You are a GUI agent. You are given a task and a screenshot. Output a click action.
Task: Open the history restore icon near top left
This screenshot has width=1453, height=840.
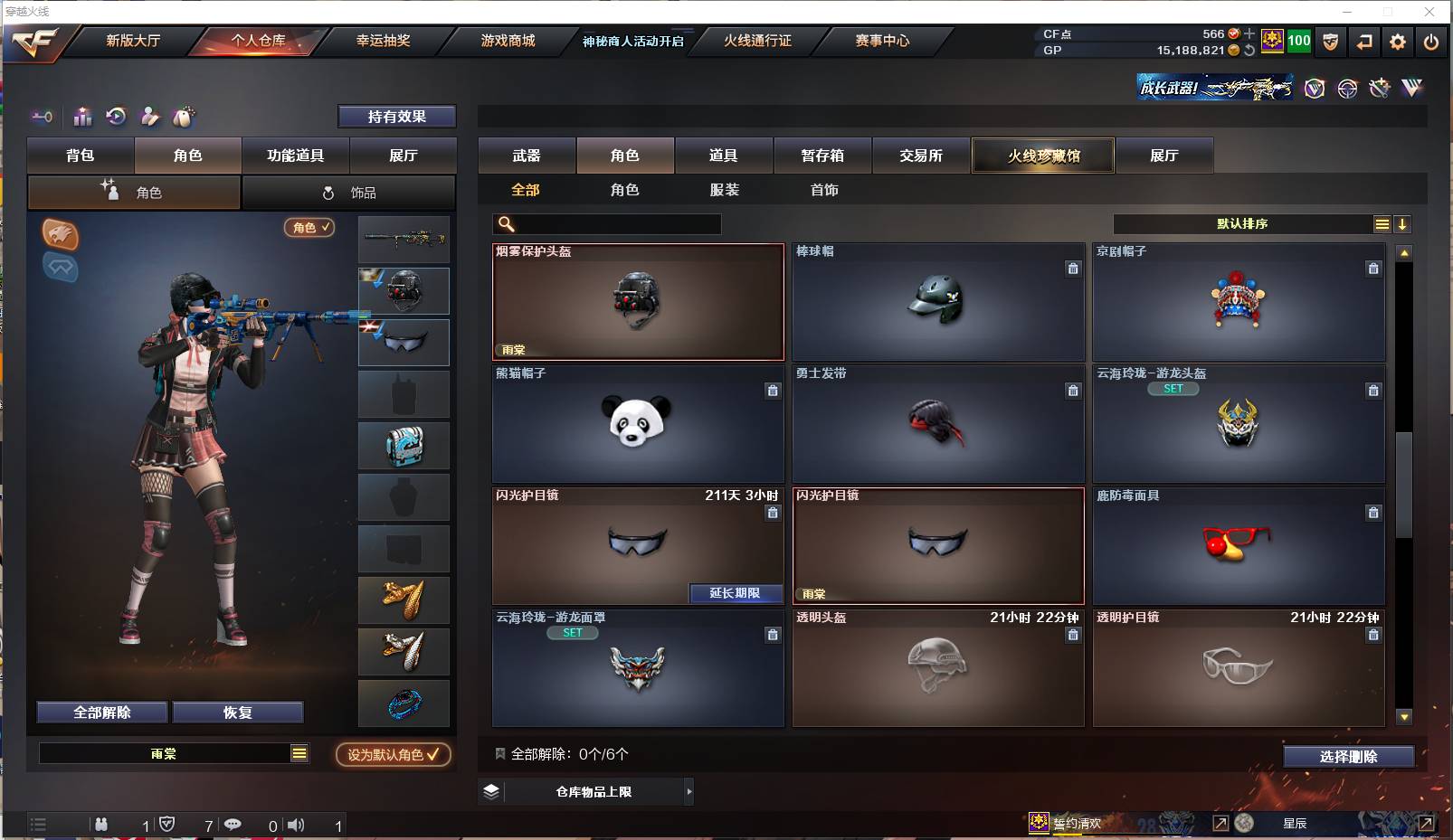[116, 117]
